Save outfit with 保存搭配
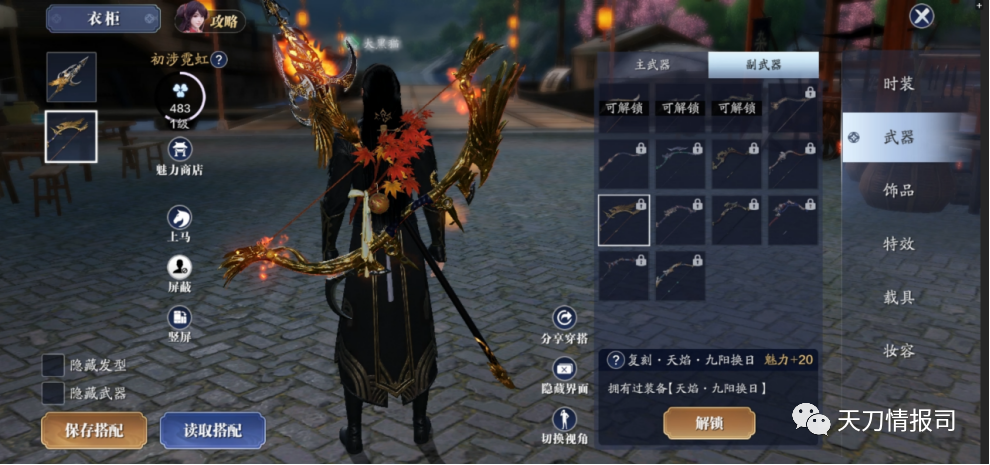This screenshot has width=990, height=465. [93, 430]
